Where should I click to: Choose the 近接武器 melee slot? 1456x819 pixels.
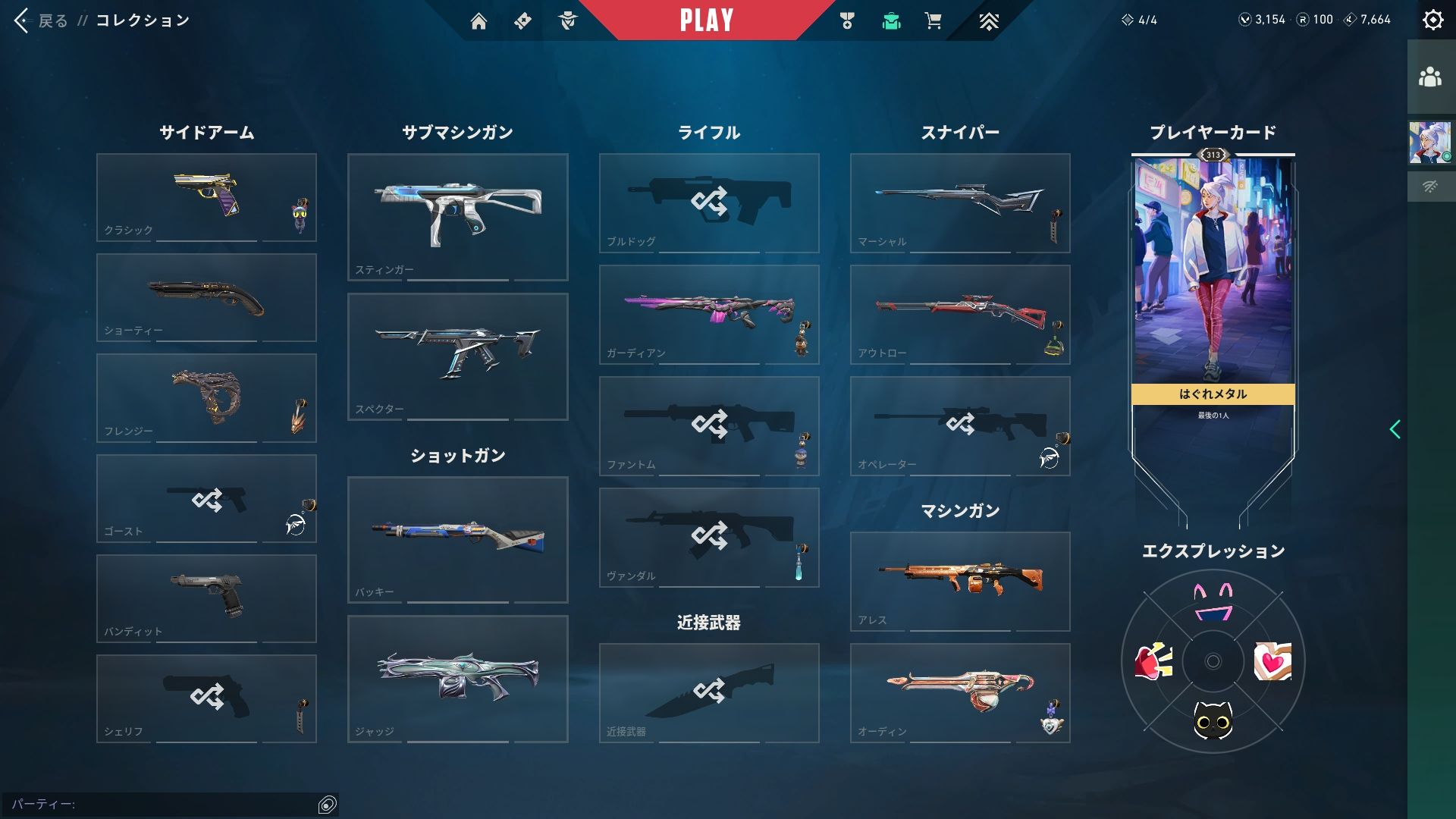(708, 692)
